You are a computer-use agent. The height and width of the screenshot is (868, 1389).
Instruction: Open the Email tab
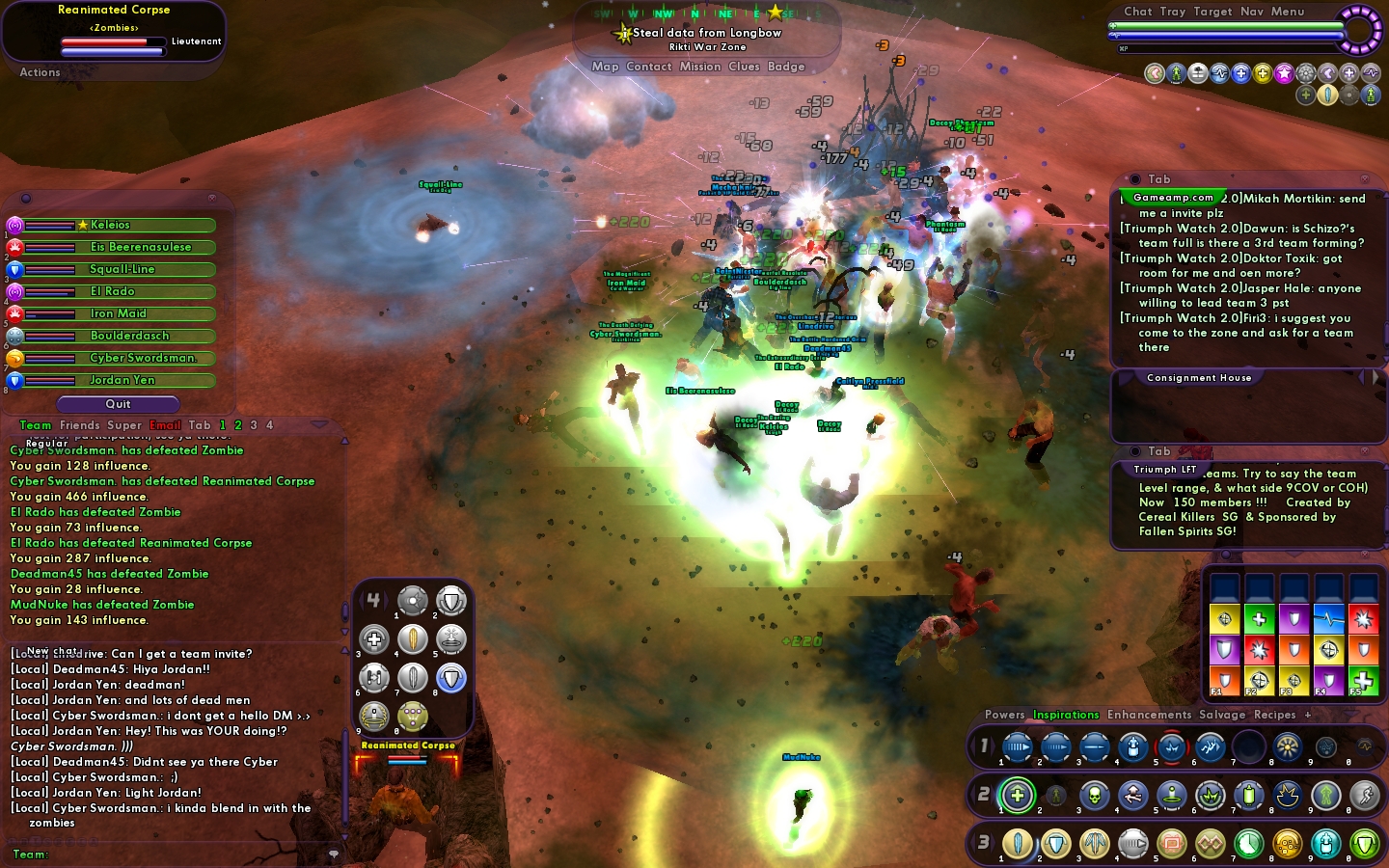pyautogui.click(x=165, y=425)
